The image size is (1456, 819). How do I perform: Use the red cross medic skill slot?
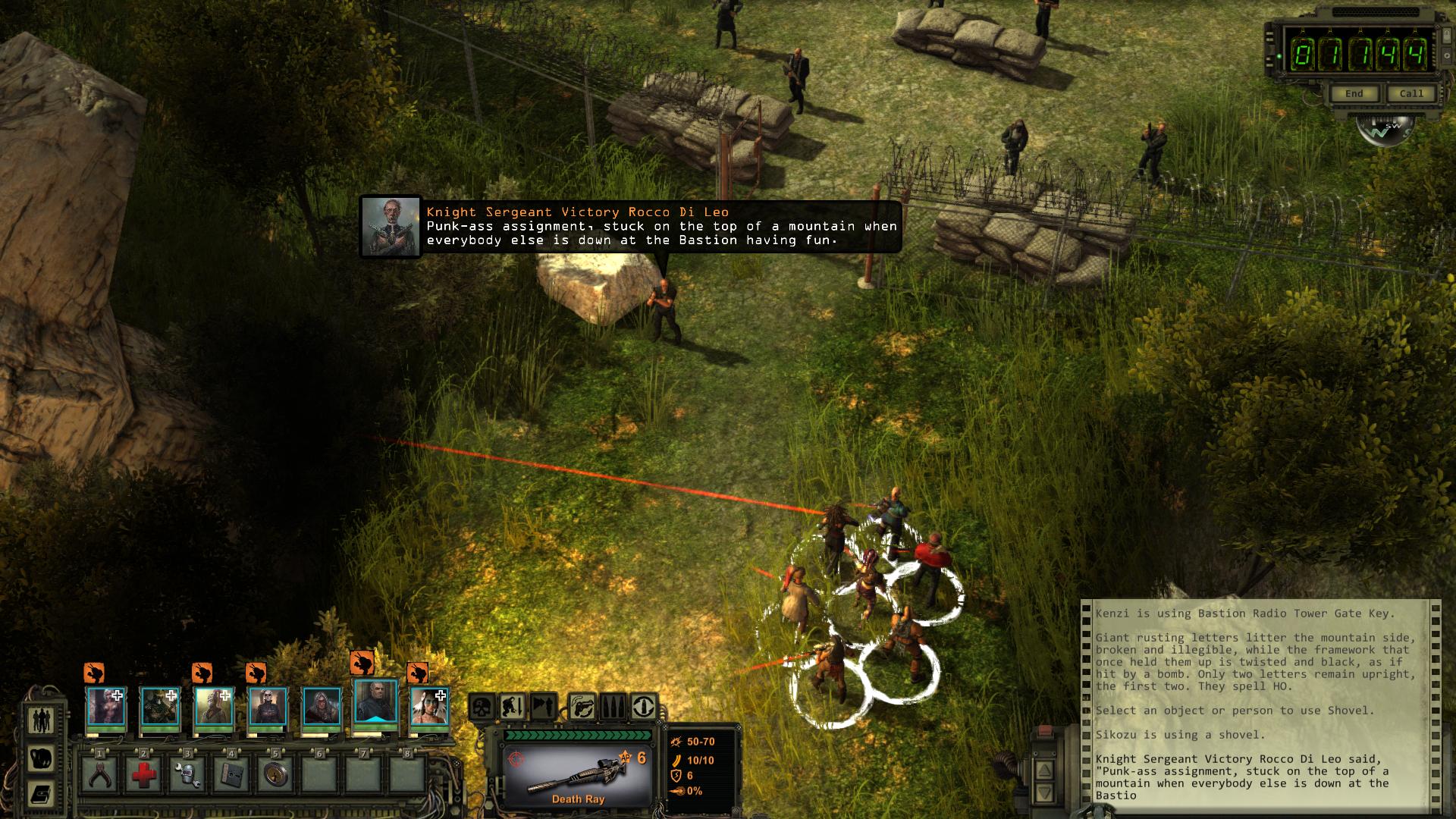143,775
